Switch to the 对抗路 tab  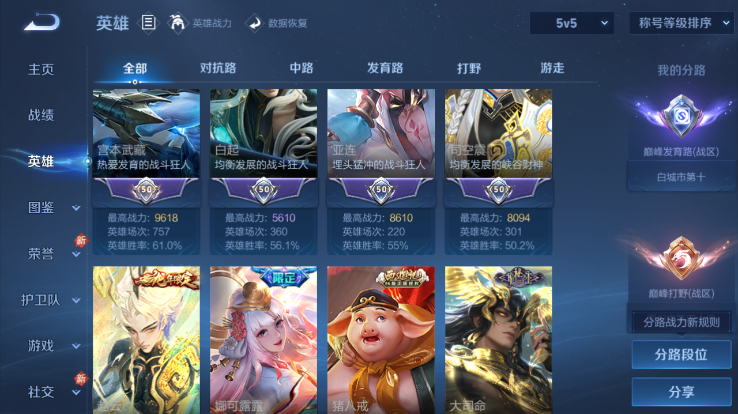(218, 69)
